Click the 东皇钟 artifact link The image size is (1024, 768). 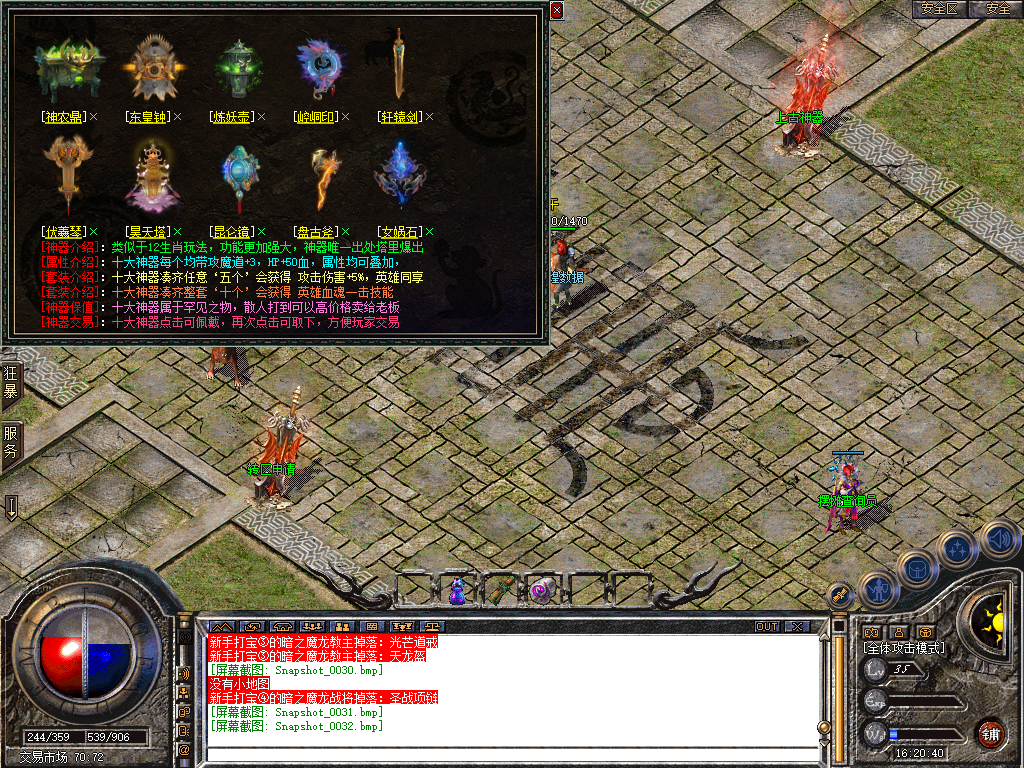(x=147, y=117)
